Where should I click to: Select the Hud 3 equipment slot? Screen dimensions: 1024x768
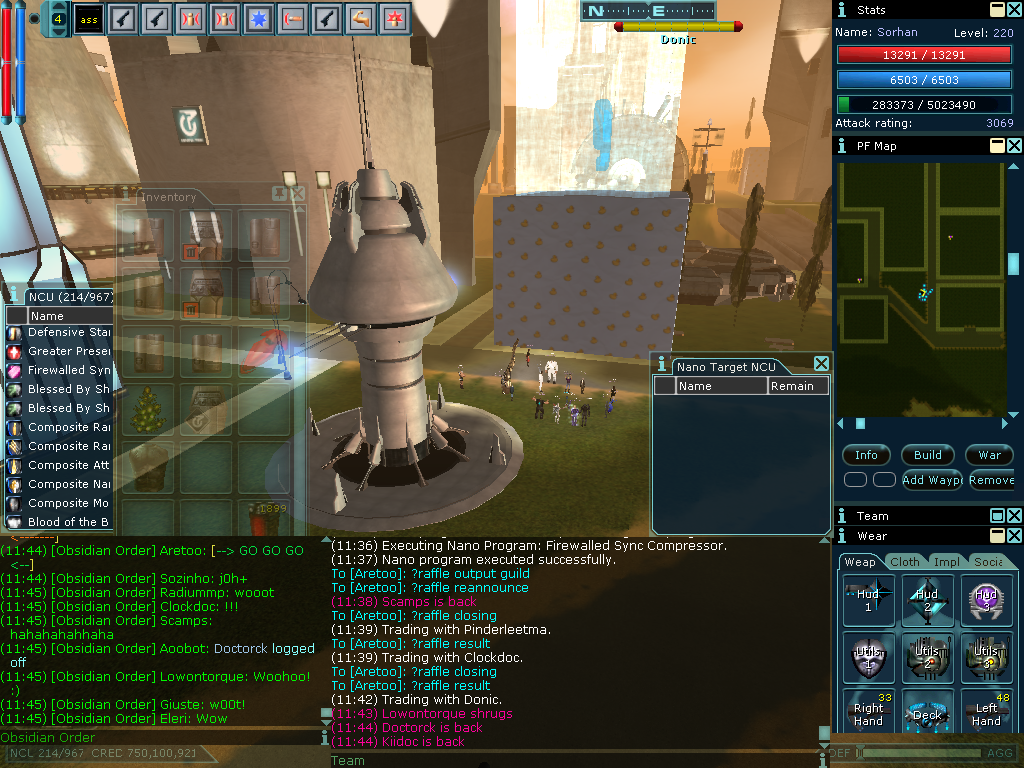click(985, 600)
